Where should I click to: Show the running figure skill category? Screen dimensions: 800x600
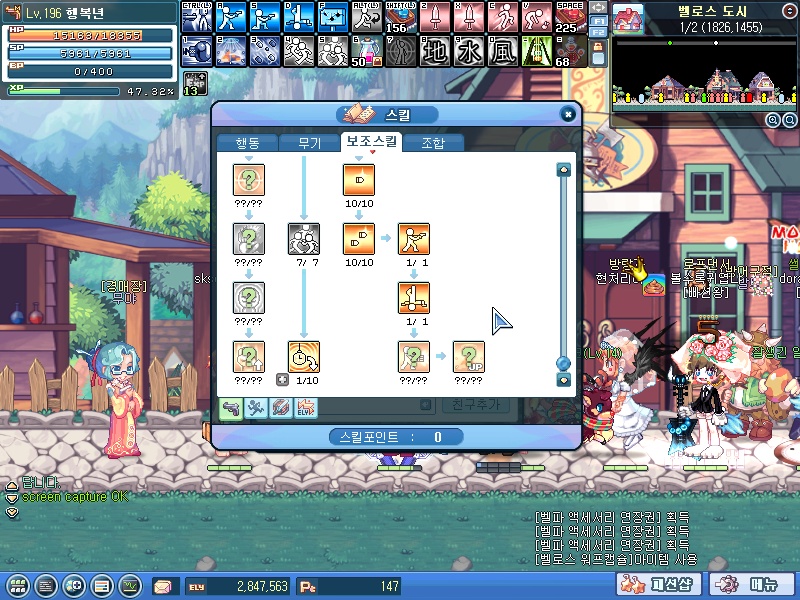(x=255, y=408)
